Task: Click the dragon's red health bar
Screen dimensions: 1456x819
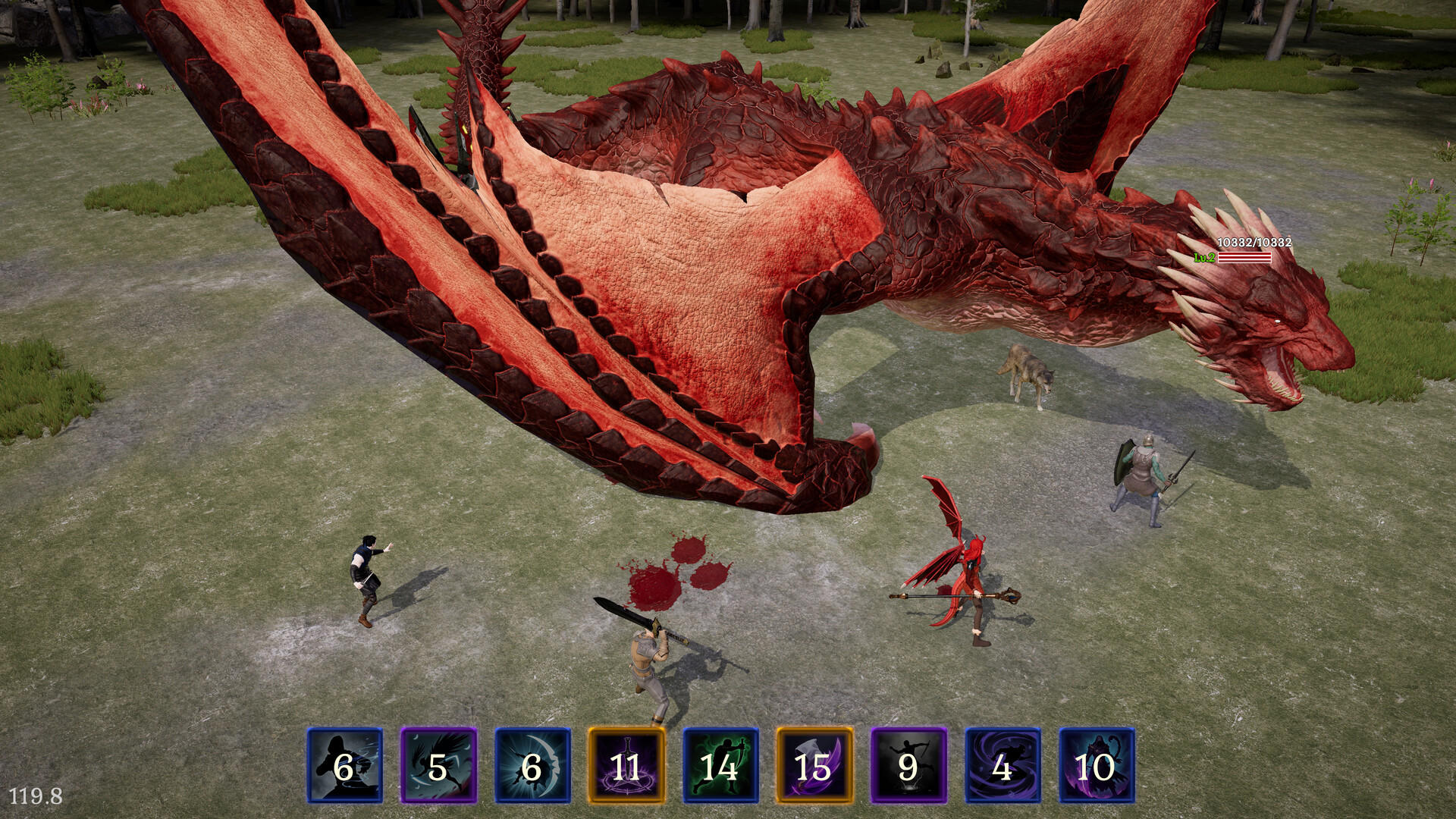Action: (x=1244, y=256)
